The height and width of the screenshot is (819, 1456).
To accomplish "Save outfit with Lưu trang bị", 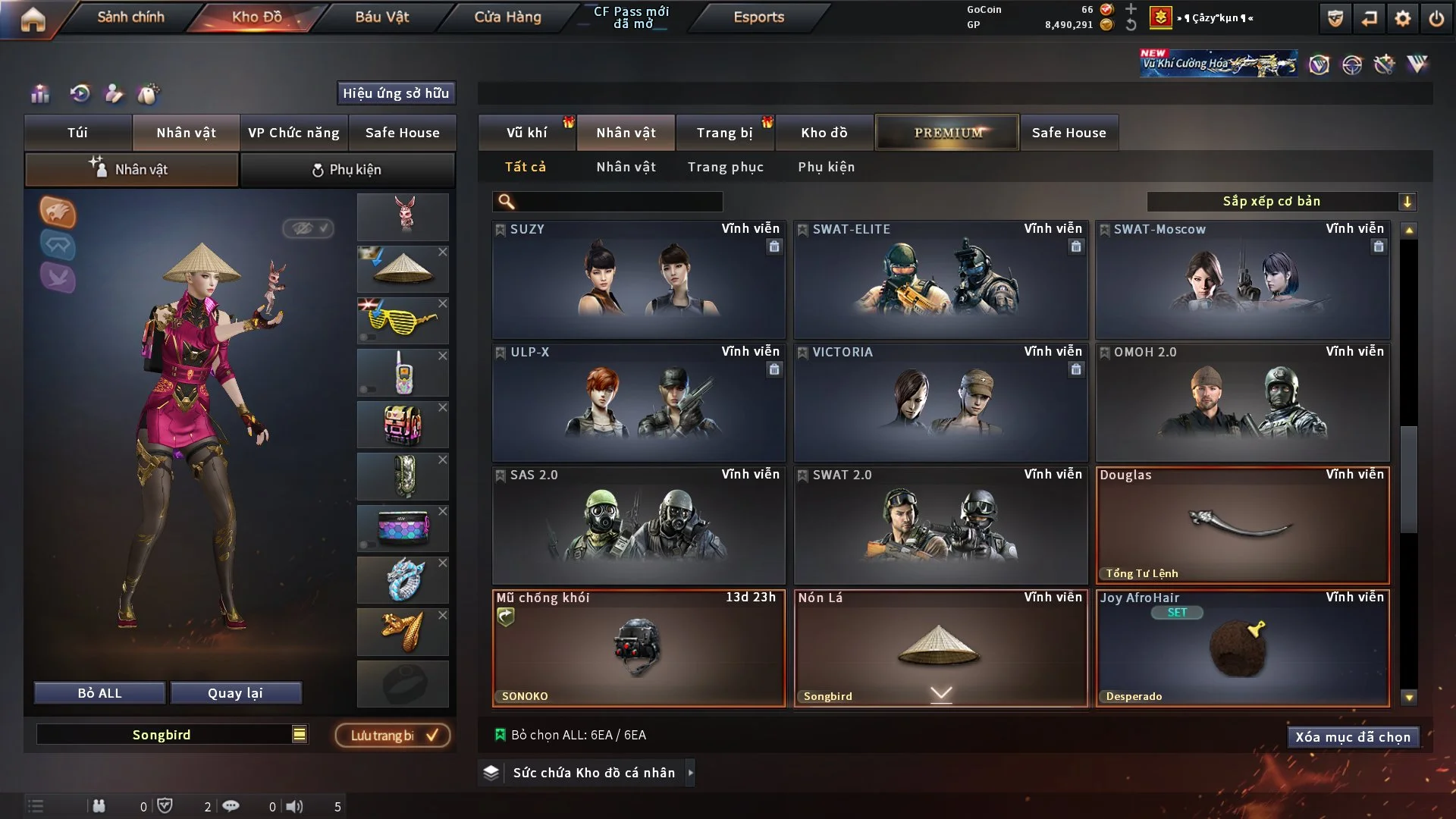I will (393, 736).
